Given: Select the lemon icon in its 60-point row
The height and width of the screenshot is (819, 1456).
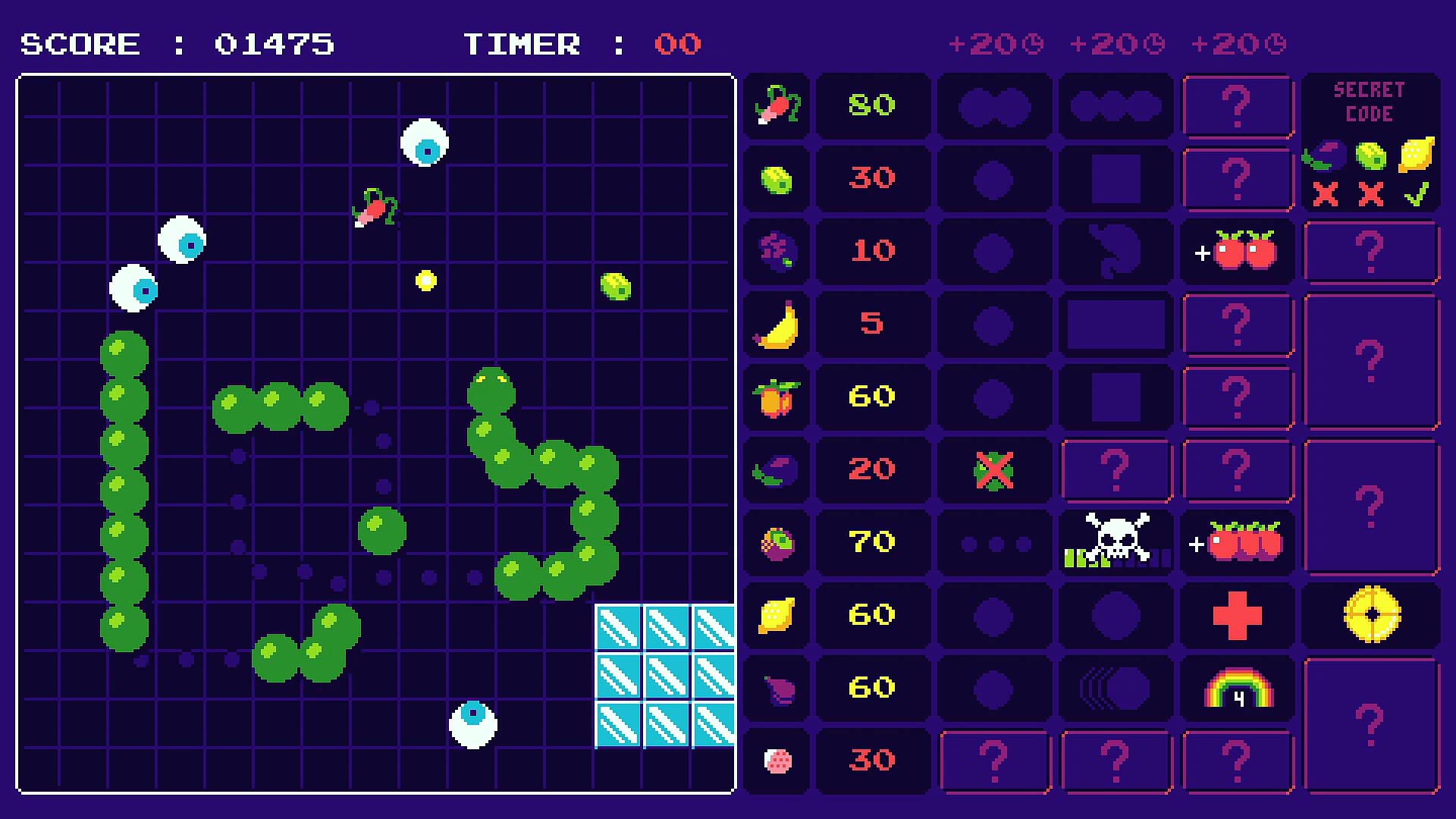Looking at the screenshot, I should [x=775, y=615].
